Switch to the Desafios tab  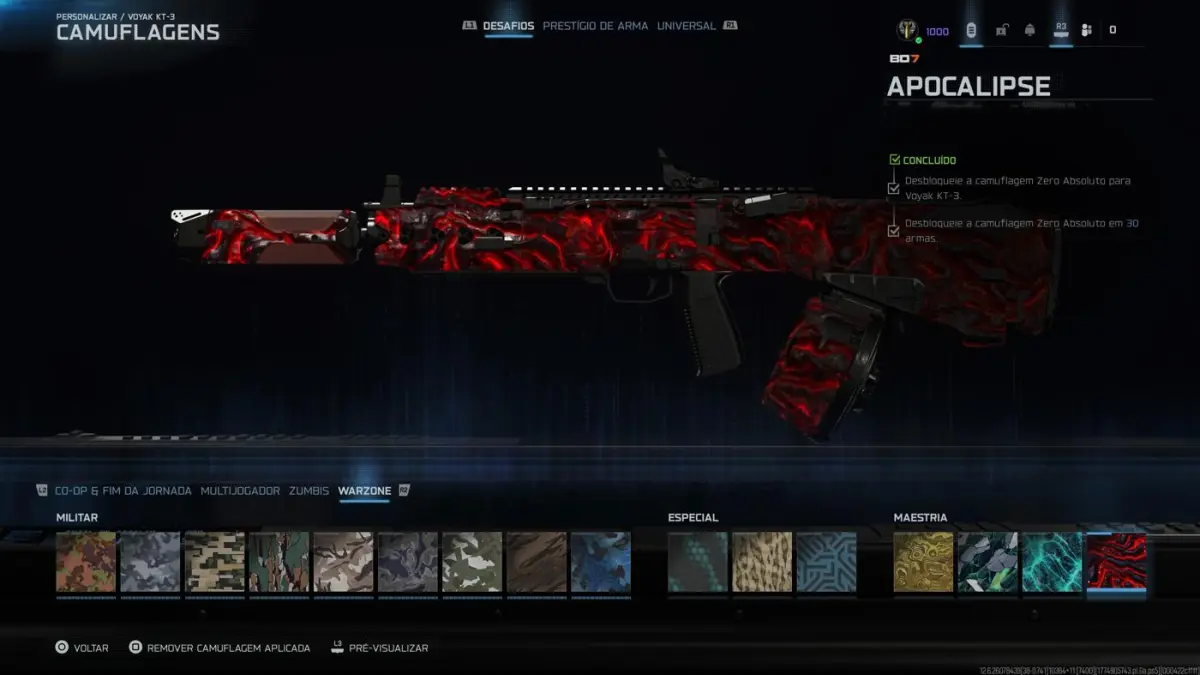coord(509,26)
